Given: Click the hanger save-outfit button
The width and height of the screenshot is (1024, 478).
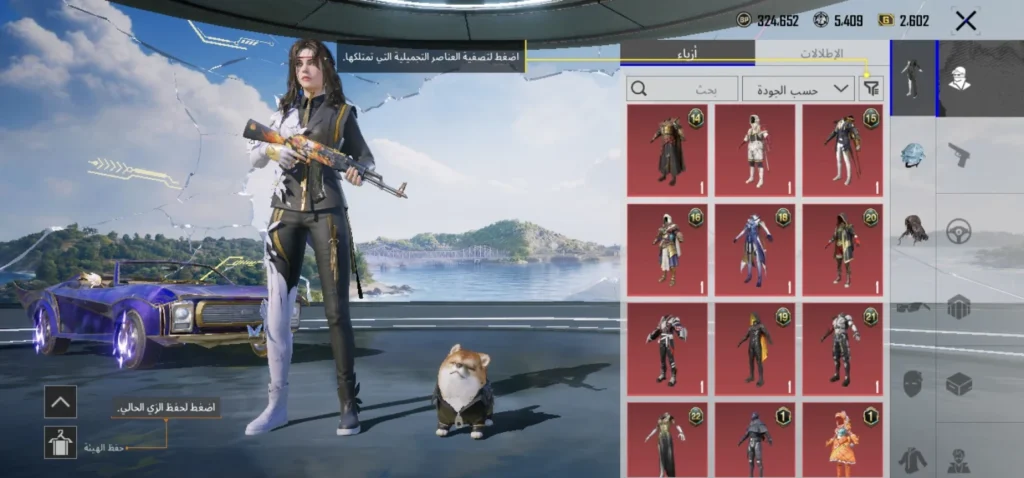Looking at the screenshot, I should click(60, 442).
